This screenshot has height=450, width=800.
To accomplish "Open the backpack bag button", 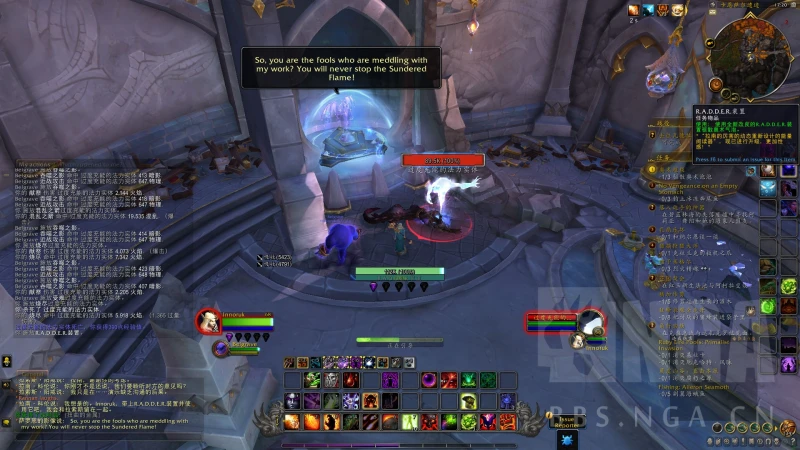I will tap(789, 427).
